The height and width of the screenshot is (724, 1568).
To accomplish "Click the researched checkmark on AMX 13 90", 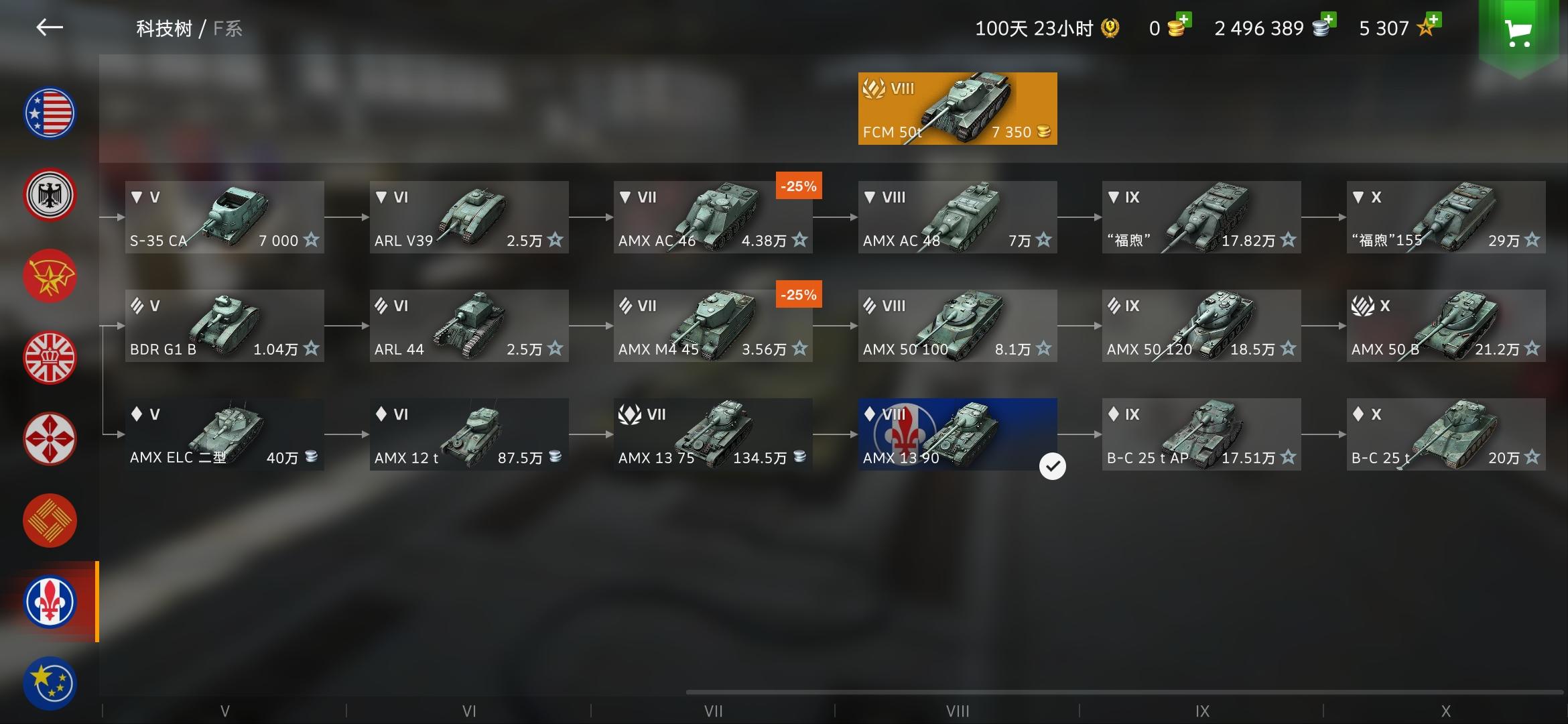I will tap(1052, 465).
